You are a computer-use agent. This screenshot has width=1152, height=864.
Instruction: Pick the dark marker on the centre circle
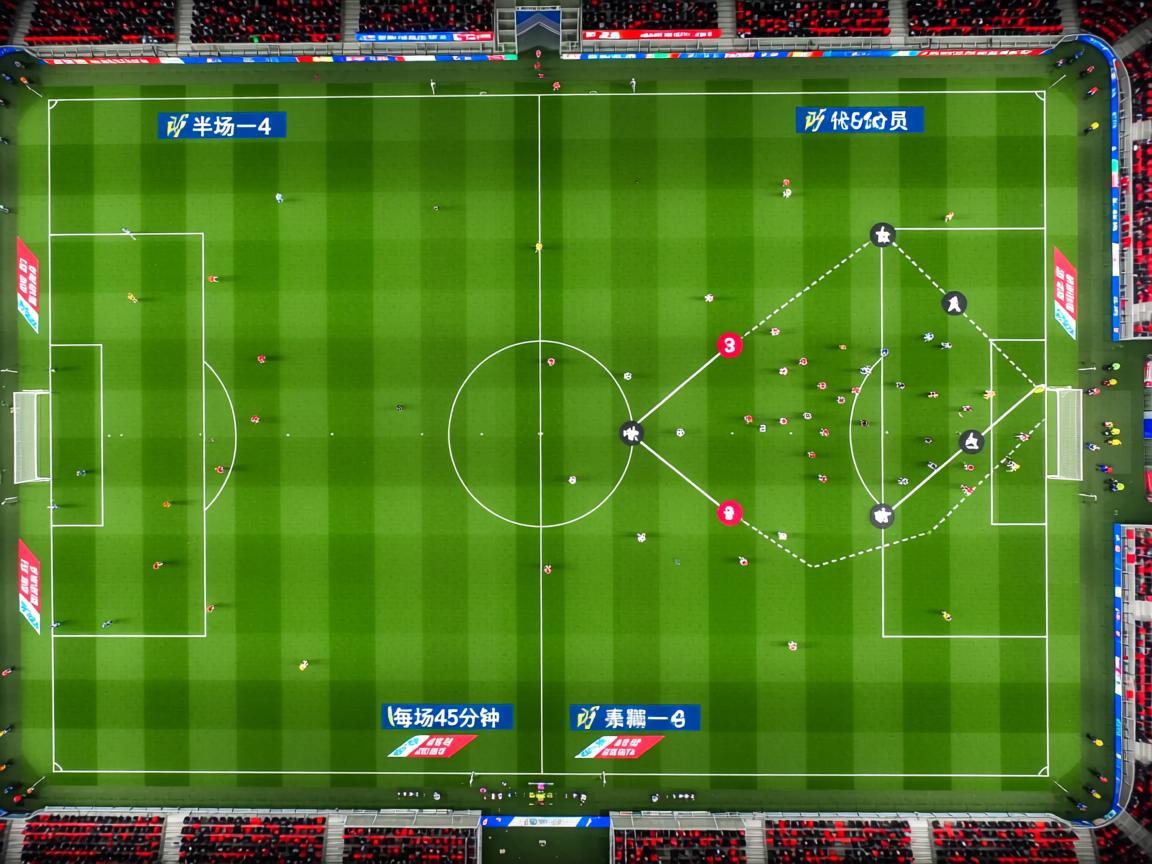pyautogui.click(x=630, y=433)
